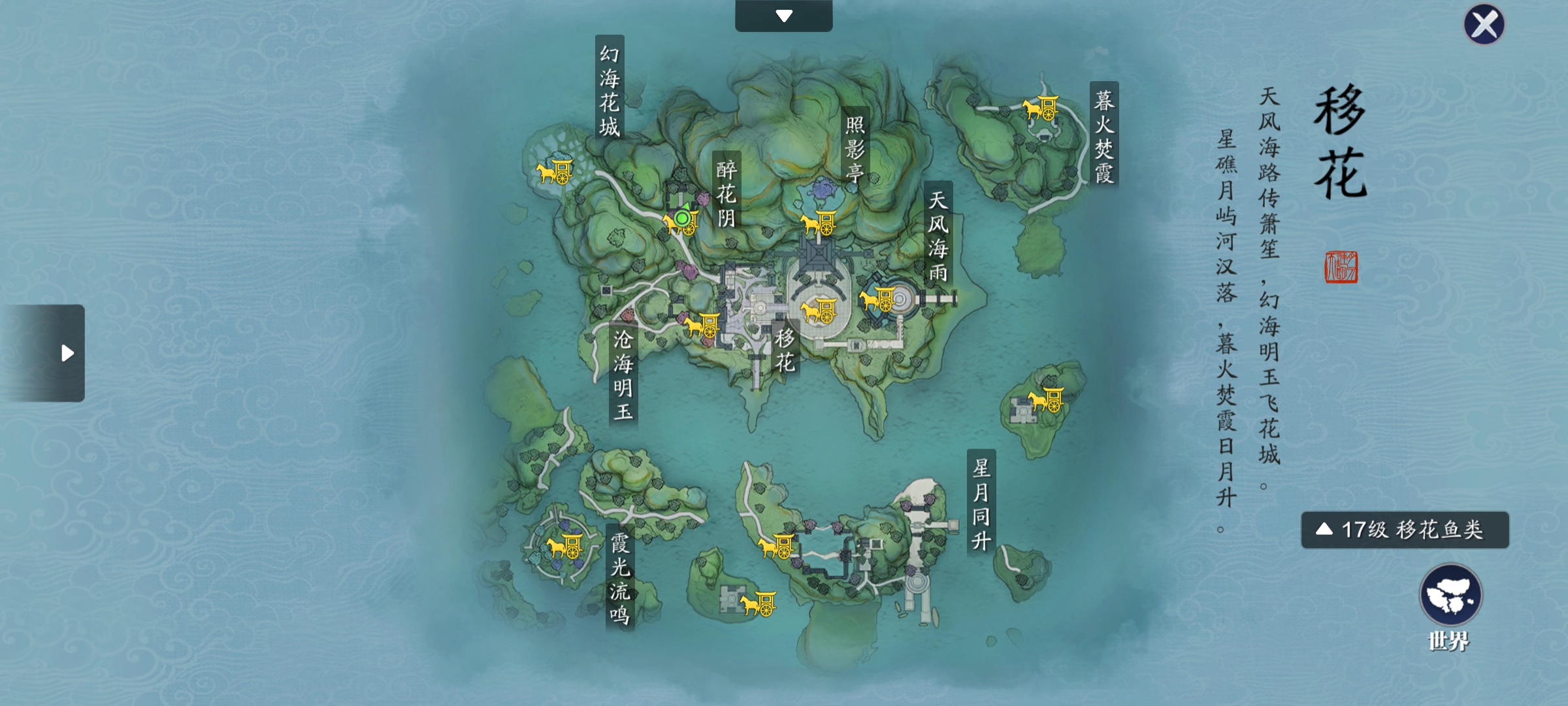1568x706 pixels.
Task: Expand the 17级 移花鱼类 dropdown
Action: (1405, 529)
